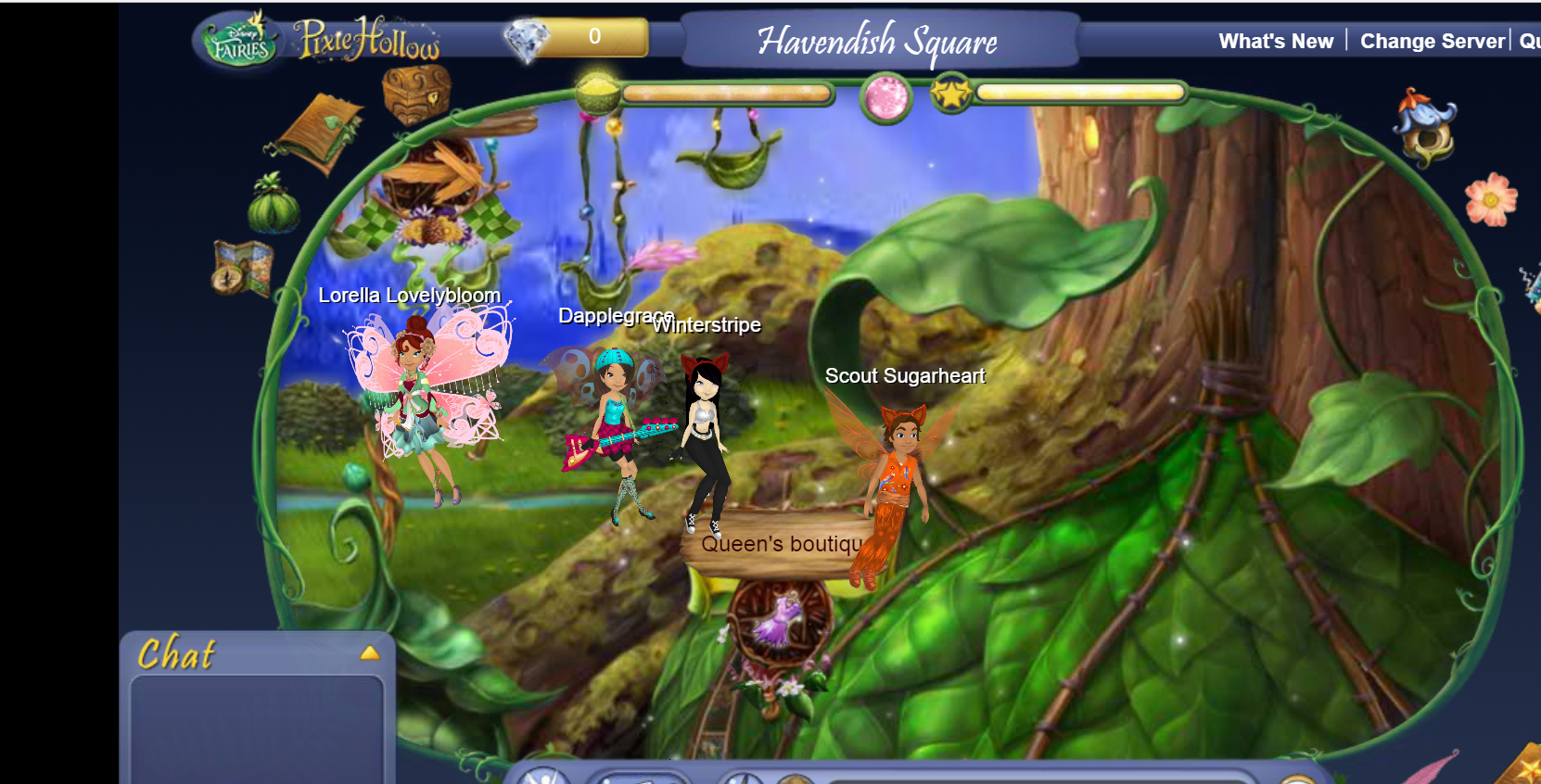The width and height of the screenshot is (1541, 784).
Task: Click the pixie dust bowl icon
Action: coord(598,93)
